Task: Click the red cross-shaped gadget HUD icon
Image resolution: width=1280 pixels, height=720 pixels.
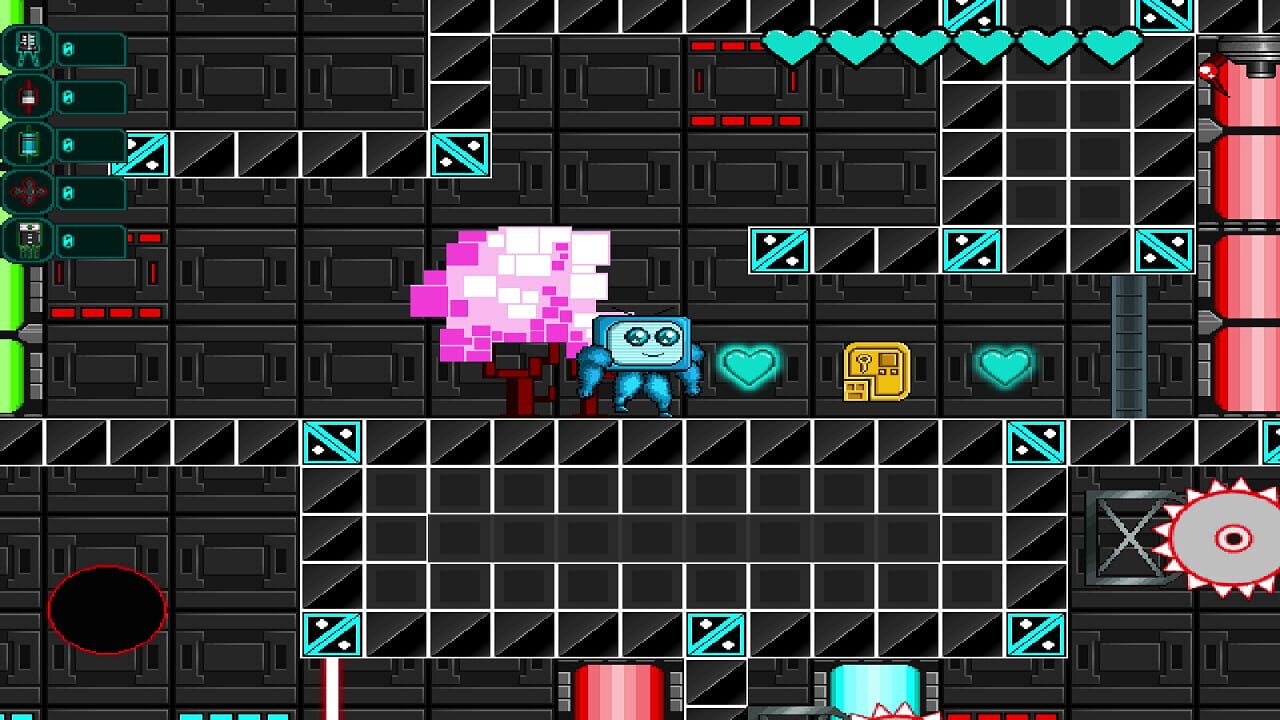Action: [x=30, y=191]
